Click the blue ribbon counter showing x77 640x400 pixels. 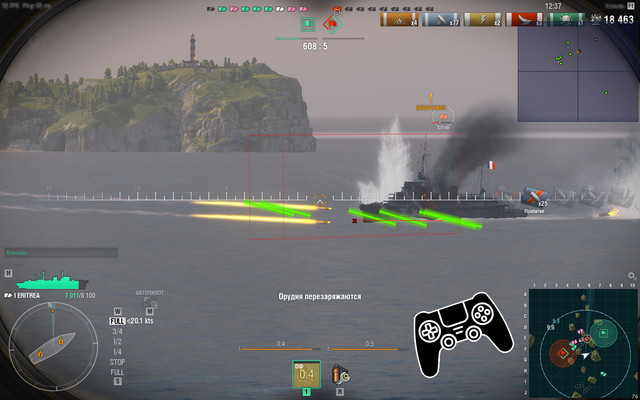(x=440, y=19)
